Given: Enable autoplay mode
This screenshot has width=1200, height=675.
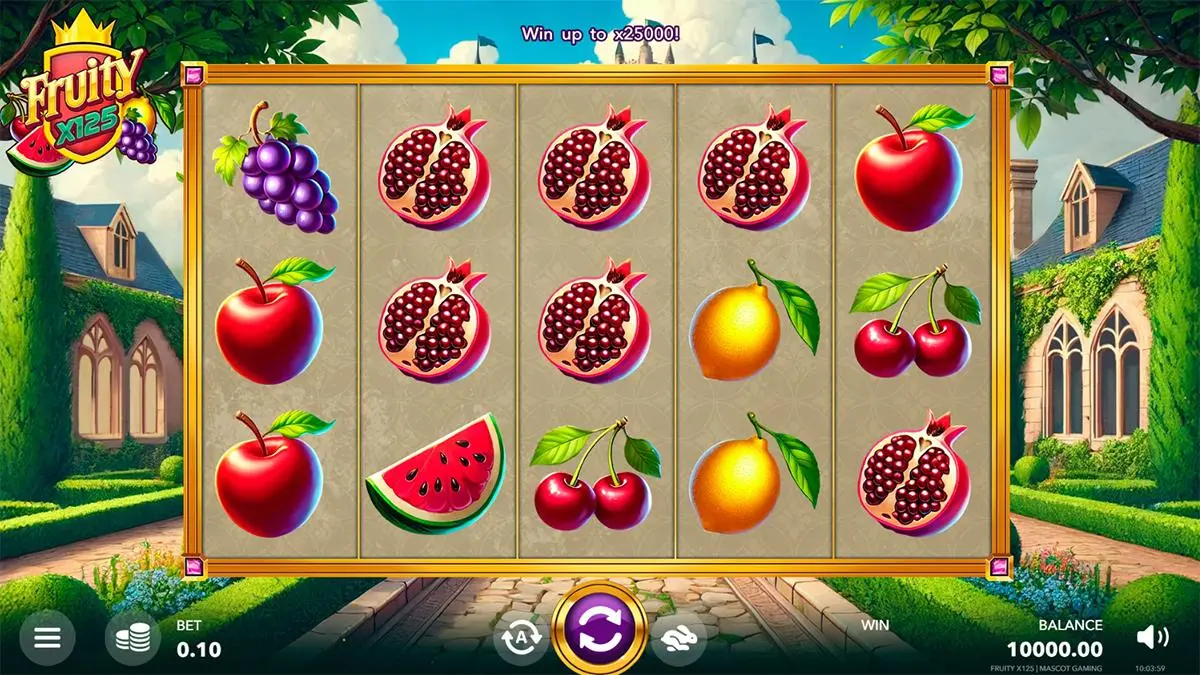Looking at the screenshot, I should click(x=520, y=638).
